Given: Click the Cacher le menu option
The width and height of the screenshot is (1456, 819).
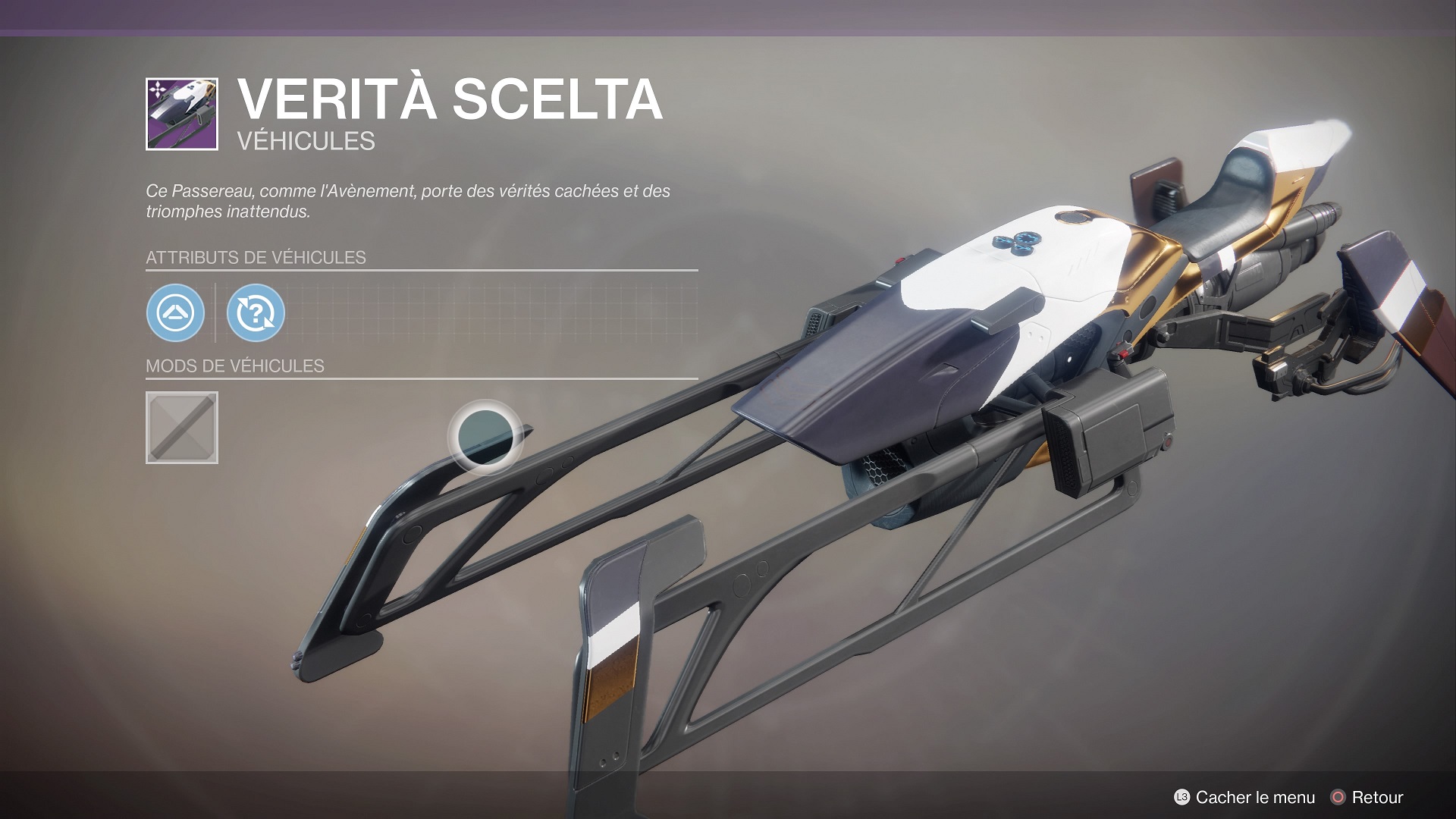Looking at the screenshot, I should point(1244,797).
